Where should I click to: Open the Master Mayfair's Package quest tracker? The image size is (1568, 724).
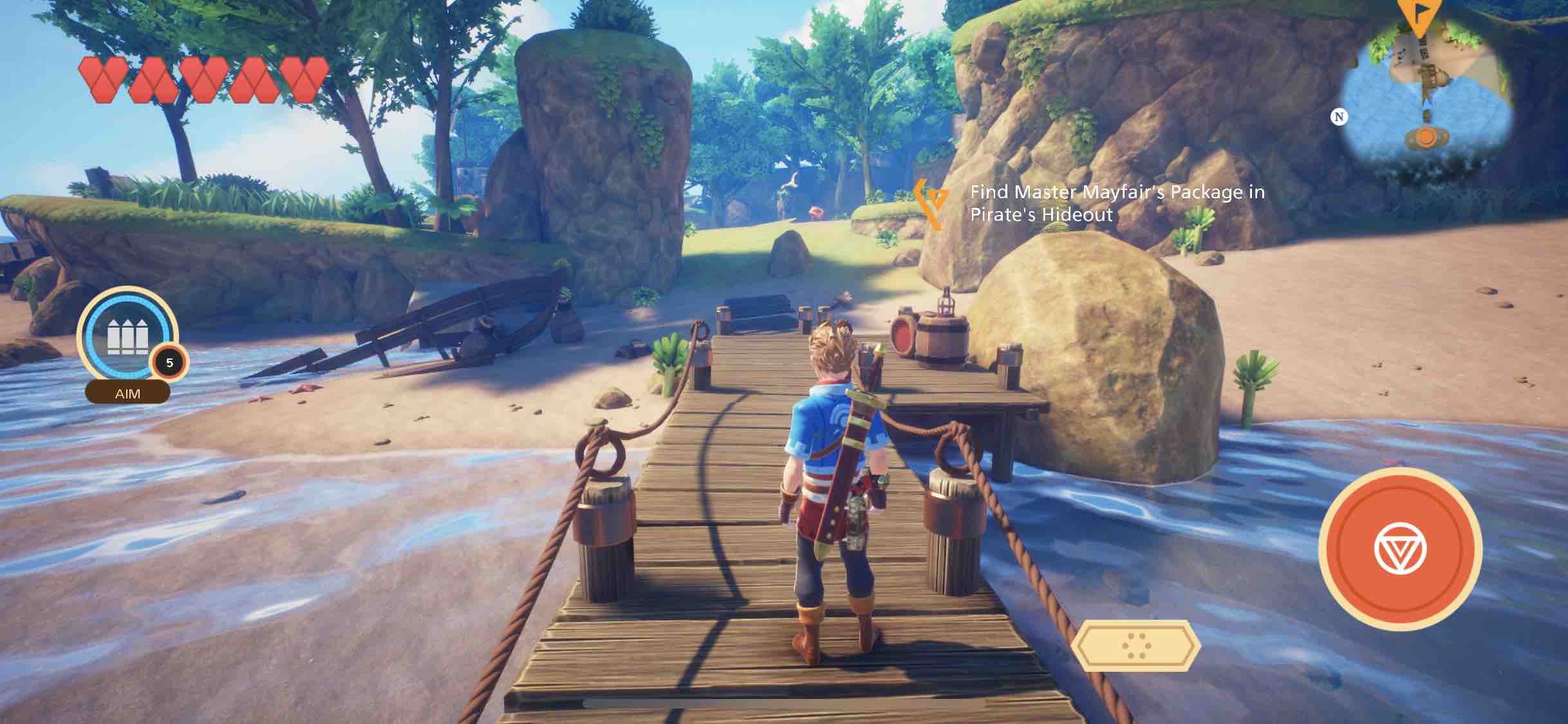tap(1117, 203)
